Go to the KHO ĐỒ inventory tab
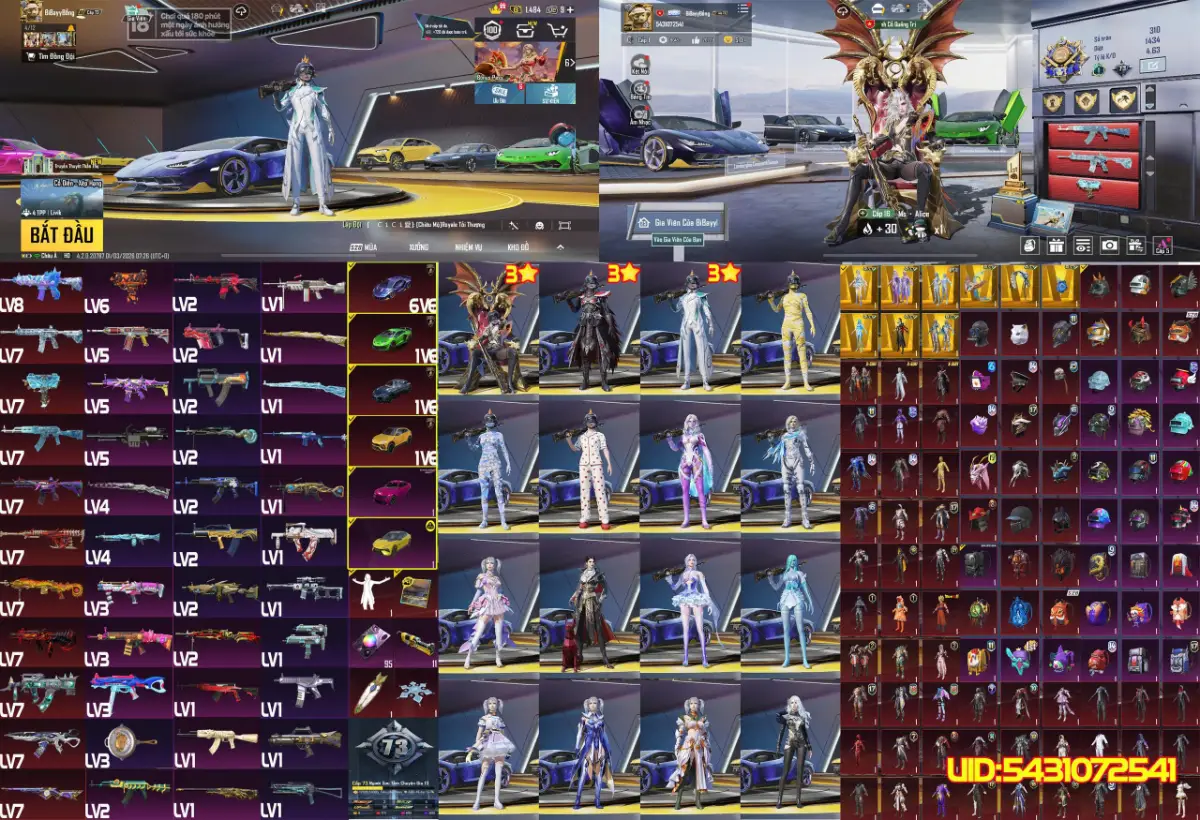This screenshot has width=1200, height=820. (517, 246)
